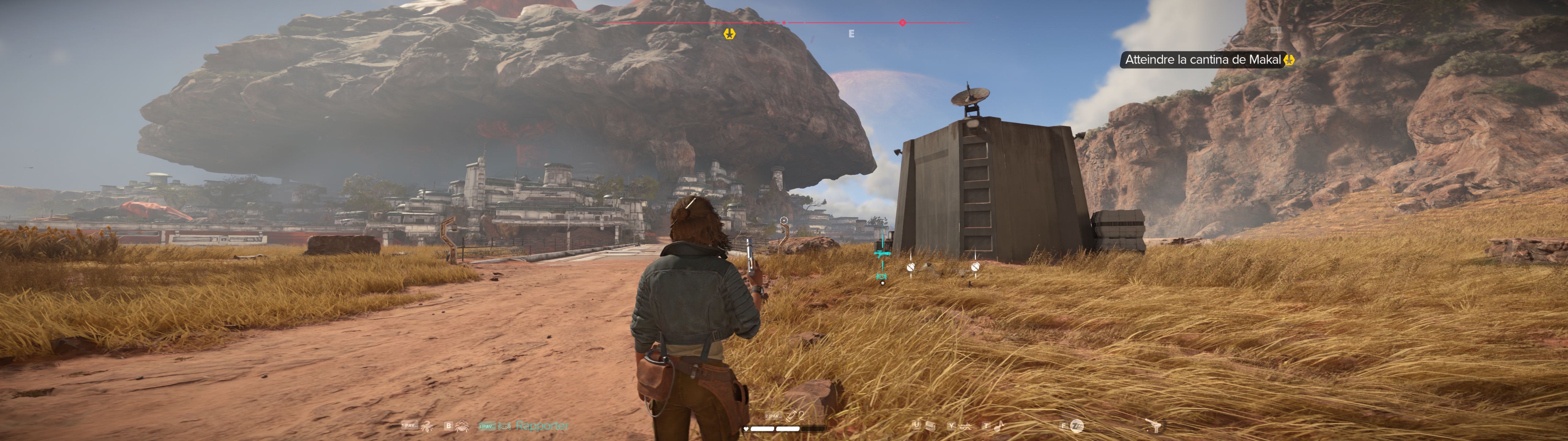
Task: Click the yellow quest marker on the compass
Action: [729, 34]
